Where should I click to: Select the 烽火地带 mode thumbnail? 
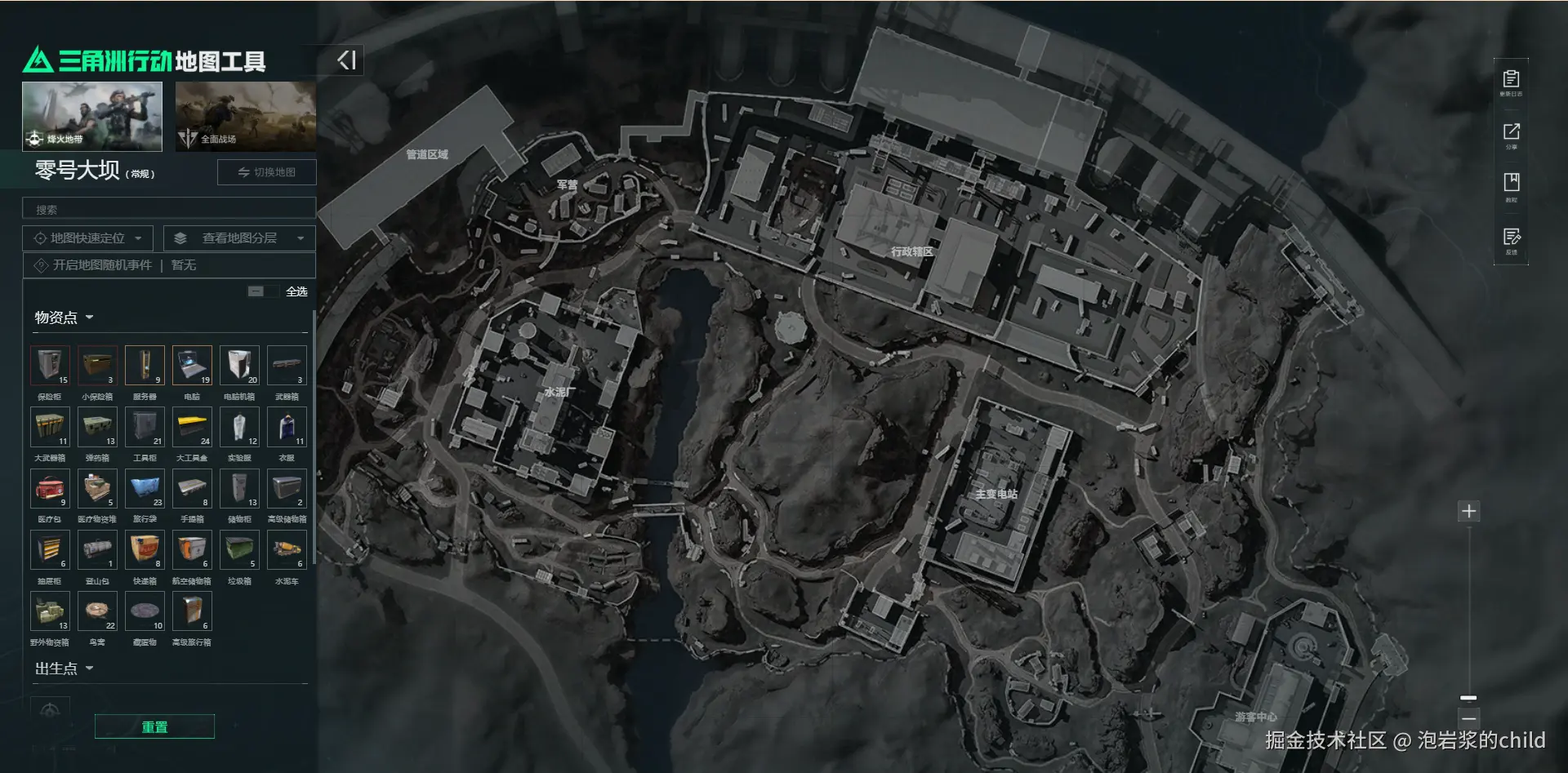pos(92,116)
